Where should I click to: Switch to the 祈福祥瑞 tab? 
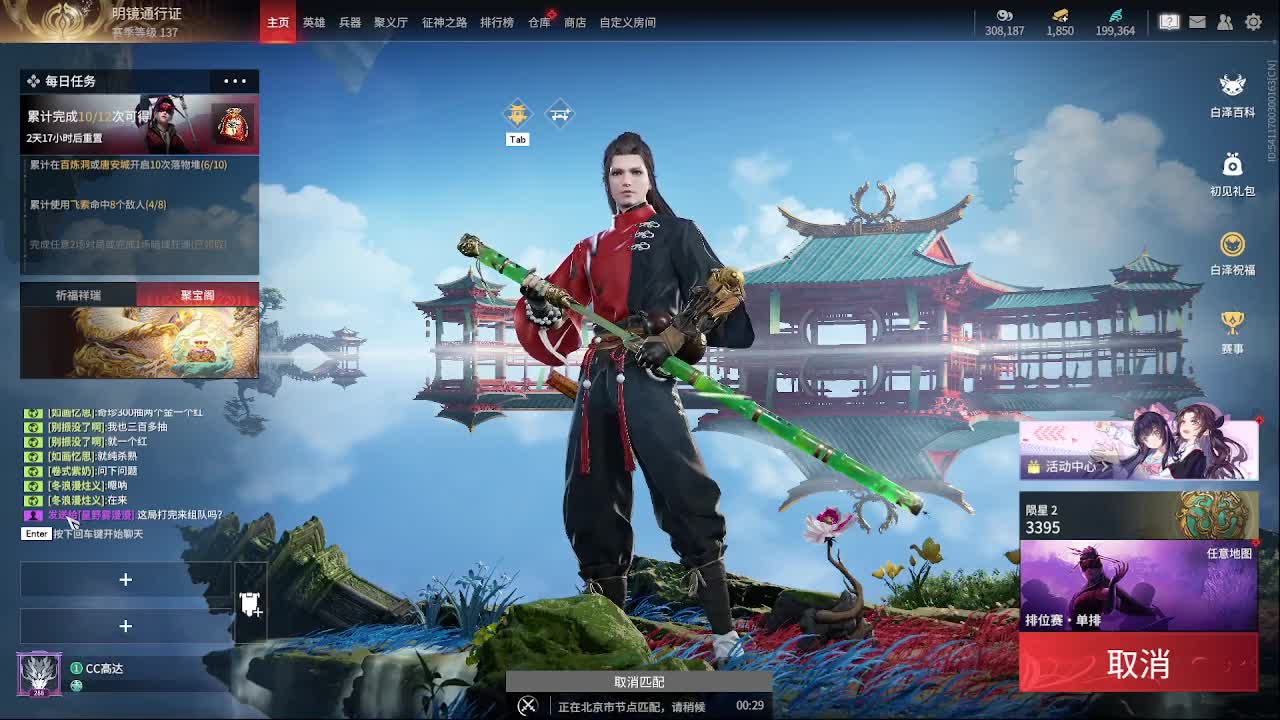[x=79, y=296]
